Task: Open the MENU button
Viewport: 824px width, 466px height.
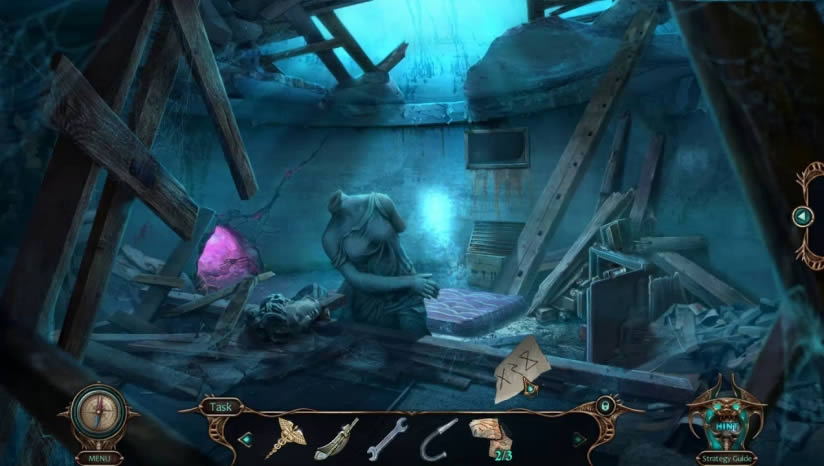Action: tap(98, 457)
